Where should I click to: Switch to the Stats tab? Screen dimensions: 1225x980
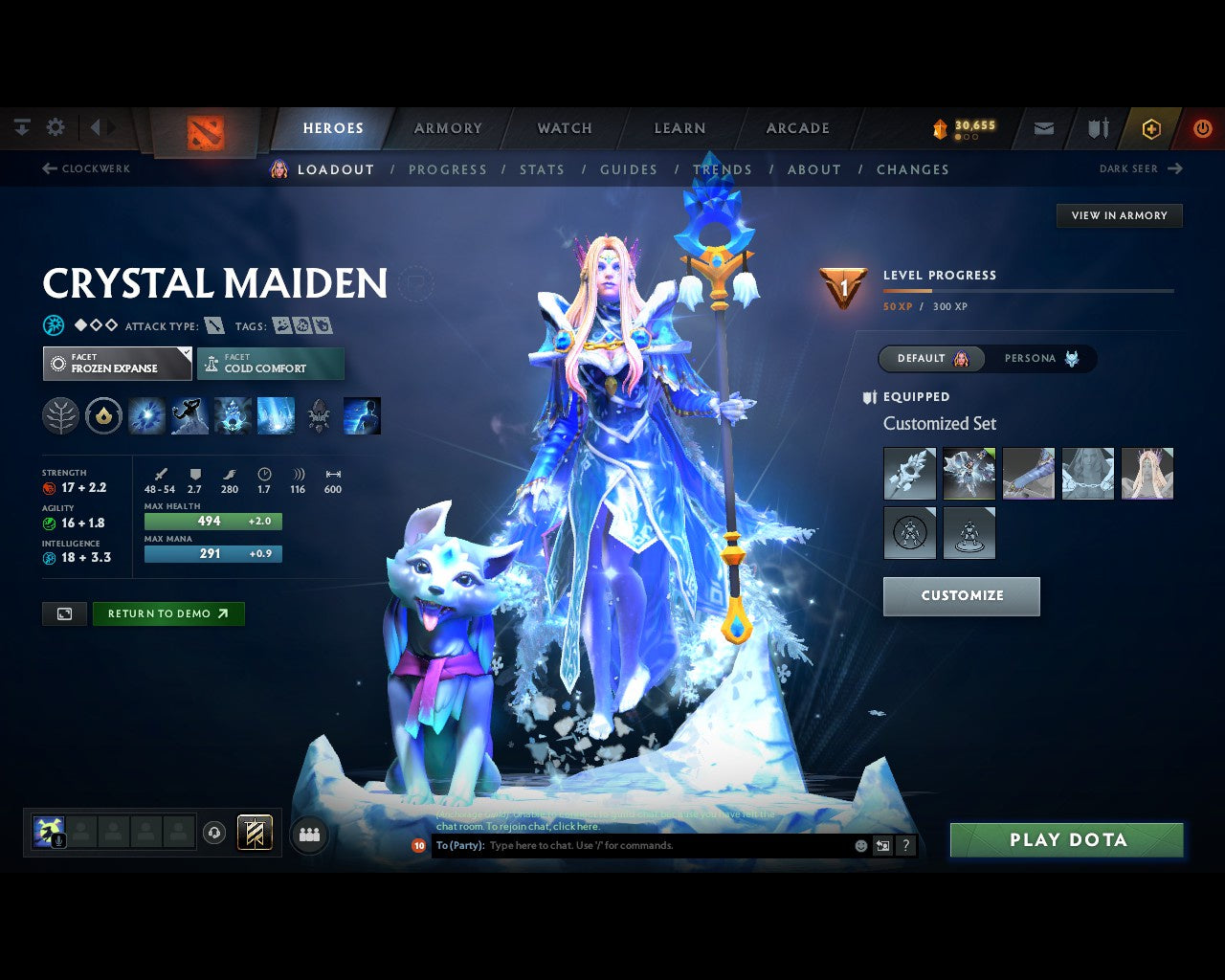click(543, 169)
